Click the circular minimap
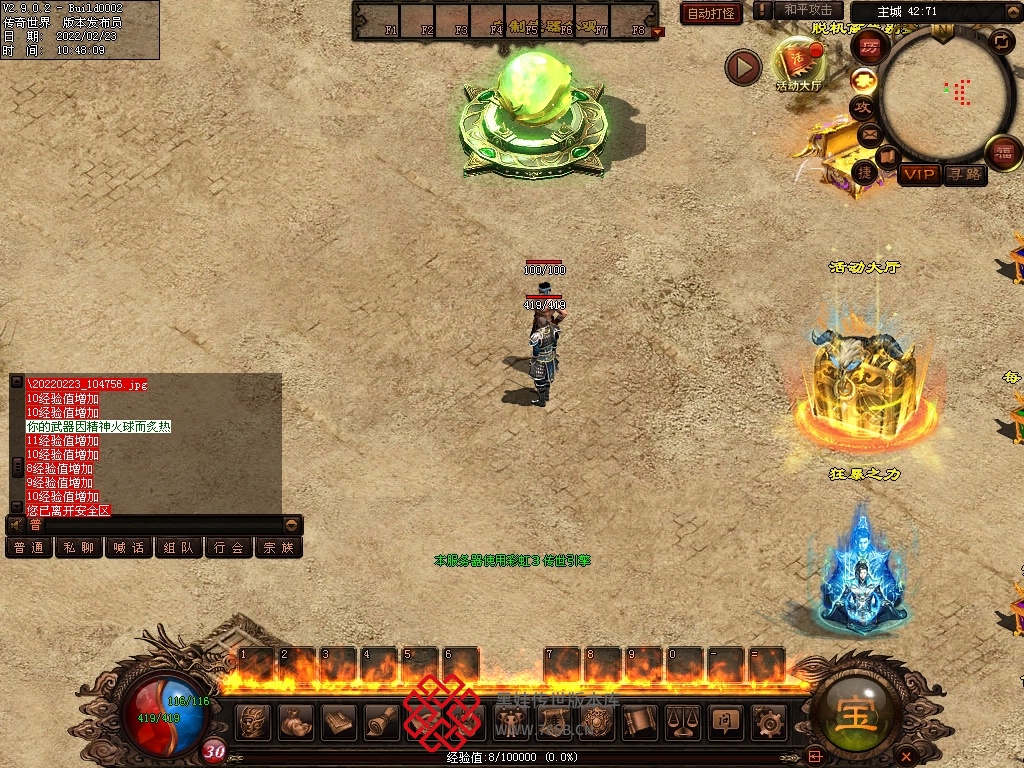1024x768 pixels. [947, 94]
